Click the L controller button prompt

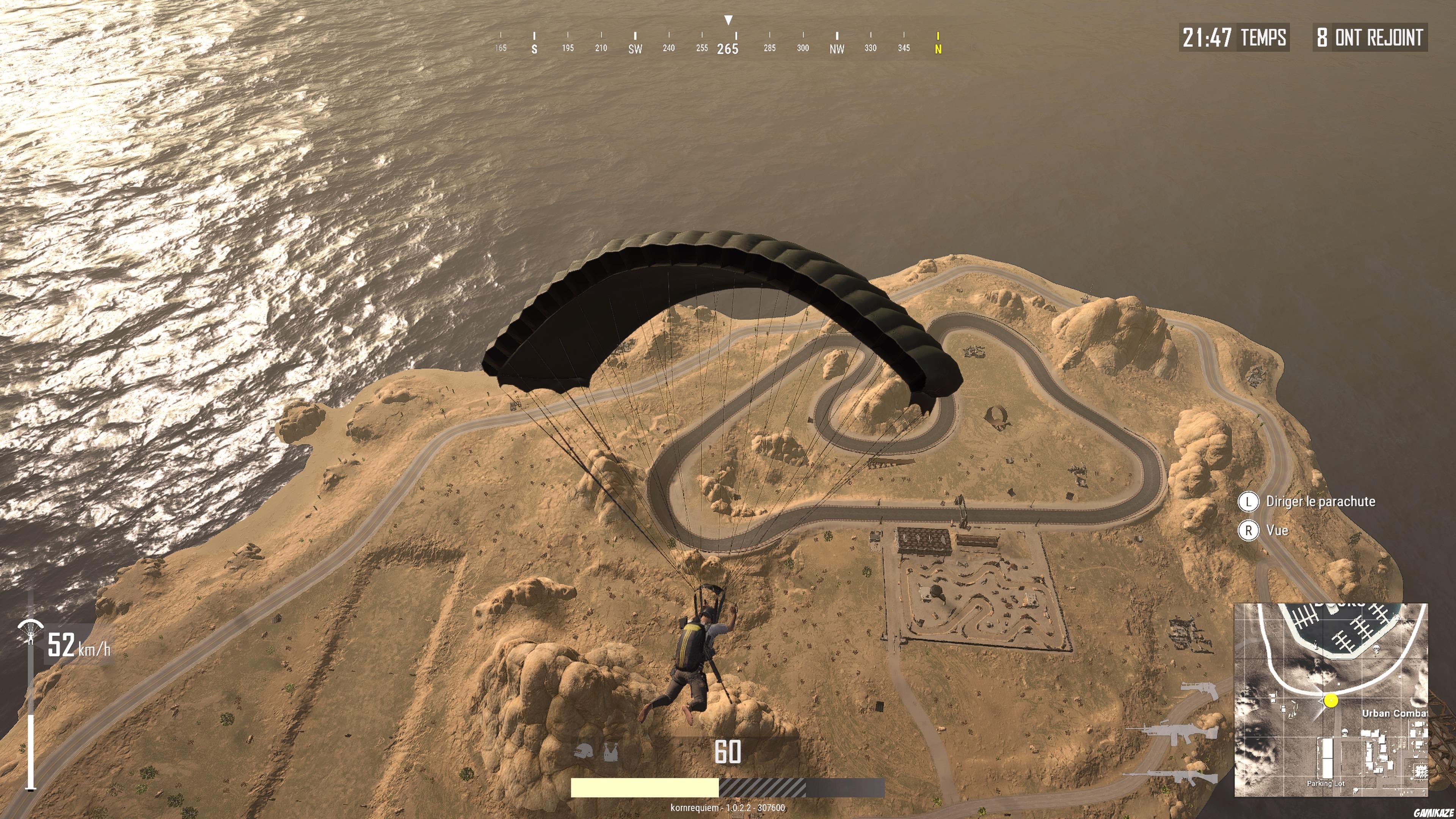tap(1249, 502)
